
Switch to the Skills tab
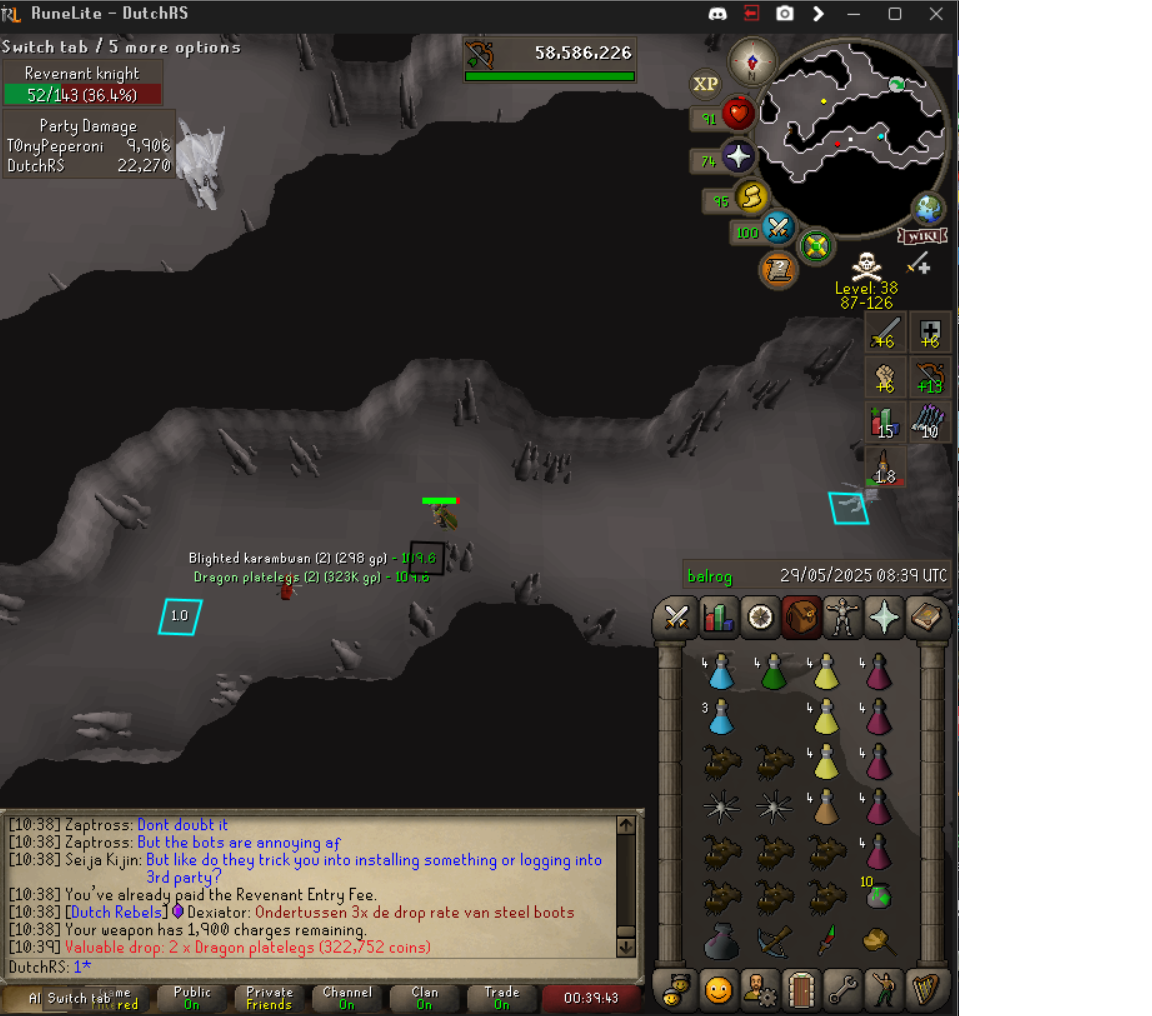(717, 618)
